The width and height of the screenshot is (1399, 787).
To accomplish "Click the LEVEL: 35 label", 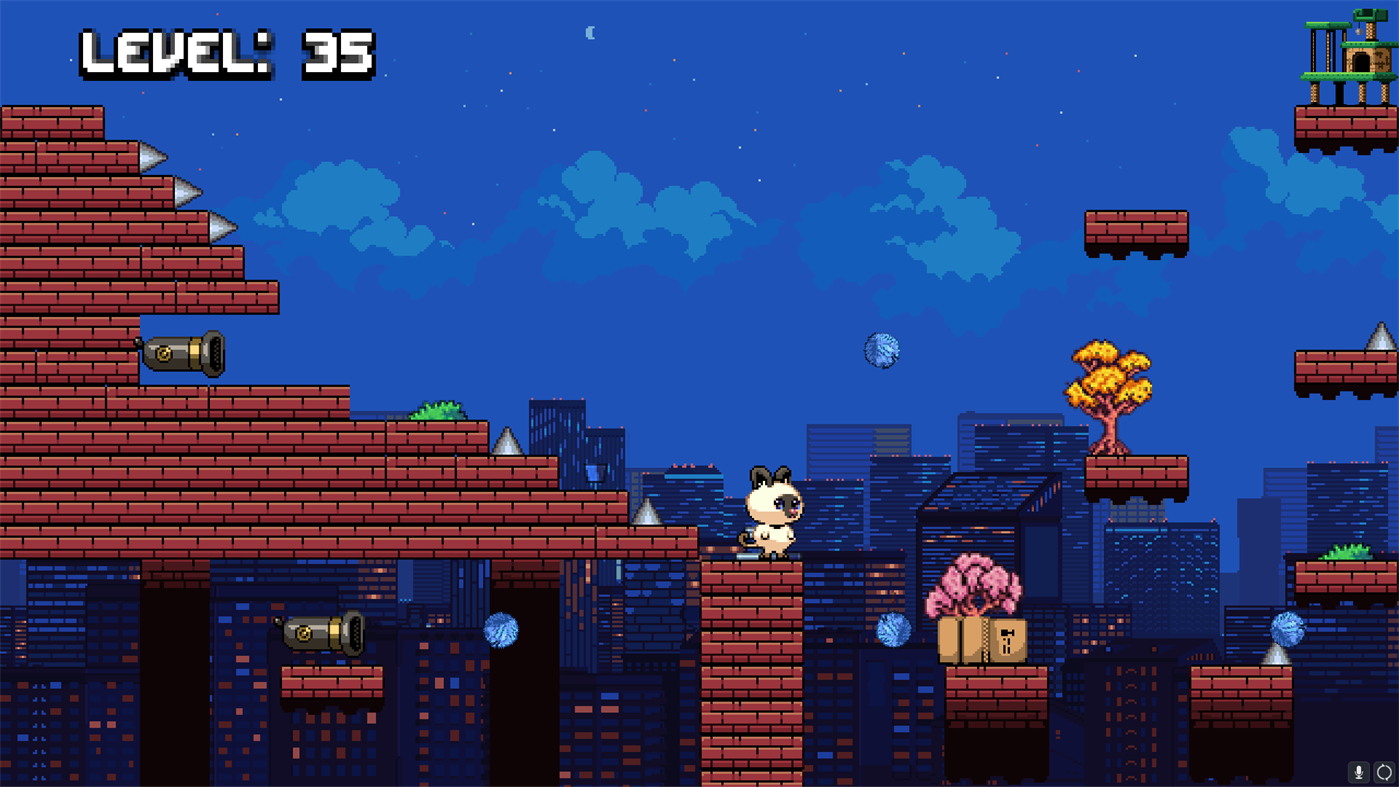I will [225, 55].
